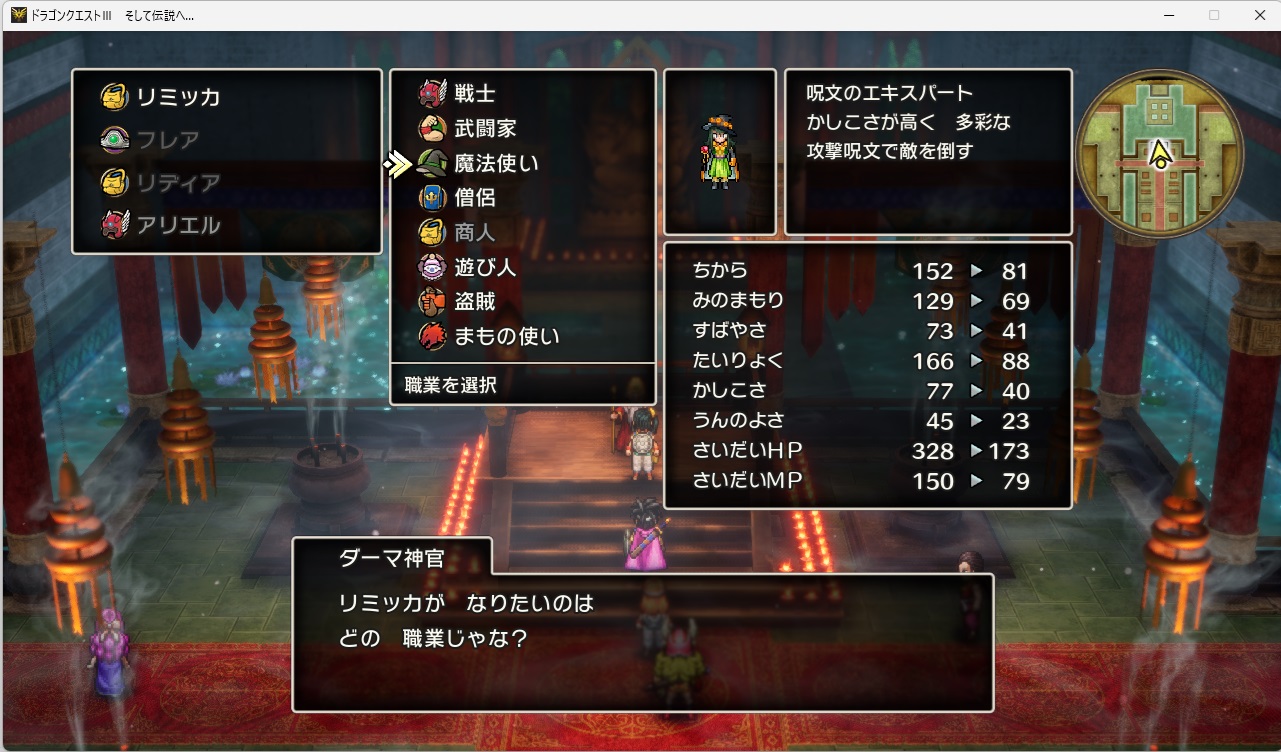Select the 僧侶 (Priest) job icon
The width and height of the screenshot is (1281, 752).
point(434,197)
